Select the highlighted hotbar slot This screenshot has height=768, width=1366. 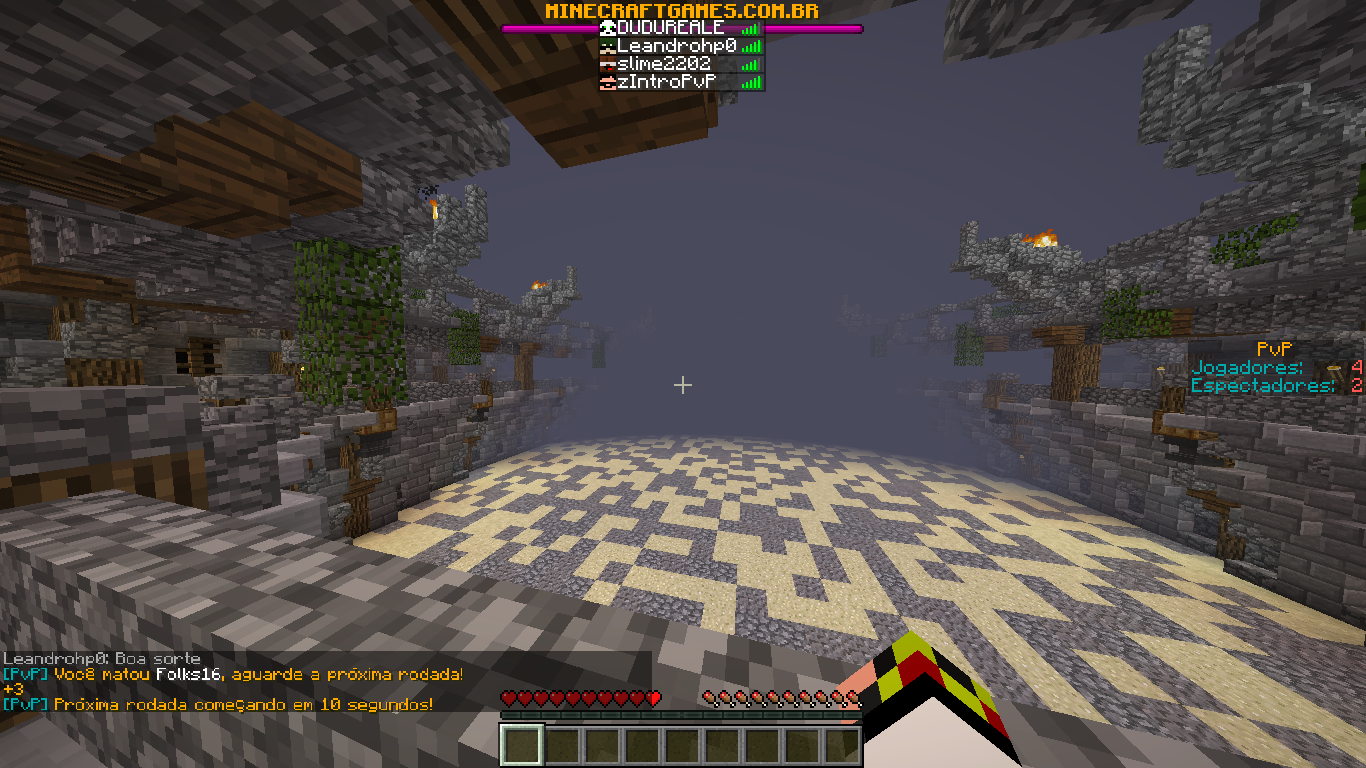click(x=521, y=745)
